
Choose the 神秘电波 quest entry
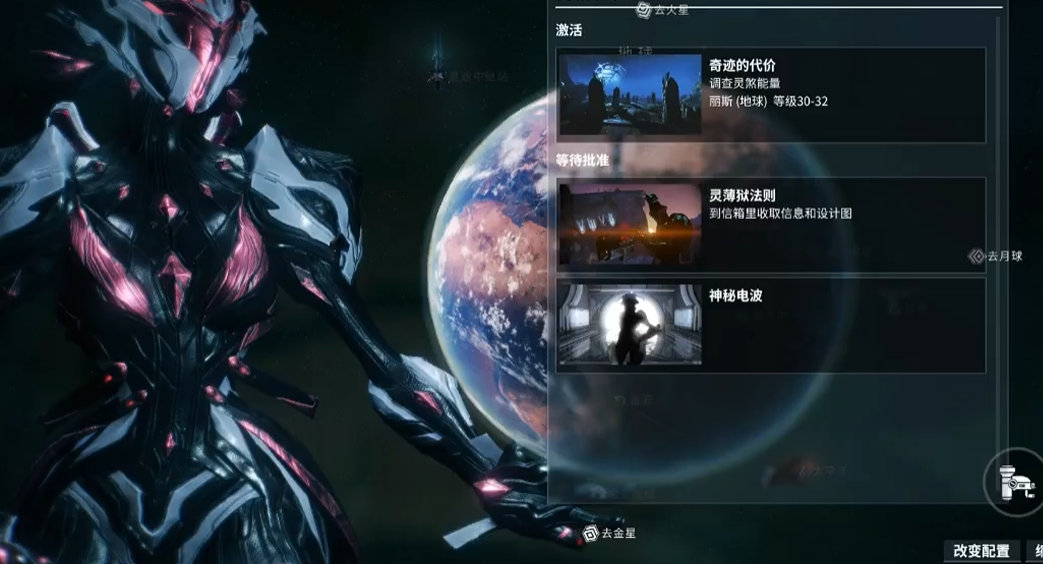tap(770, 325)
